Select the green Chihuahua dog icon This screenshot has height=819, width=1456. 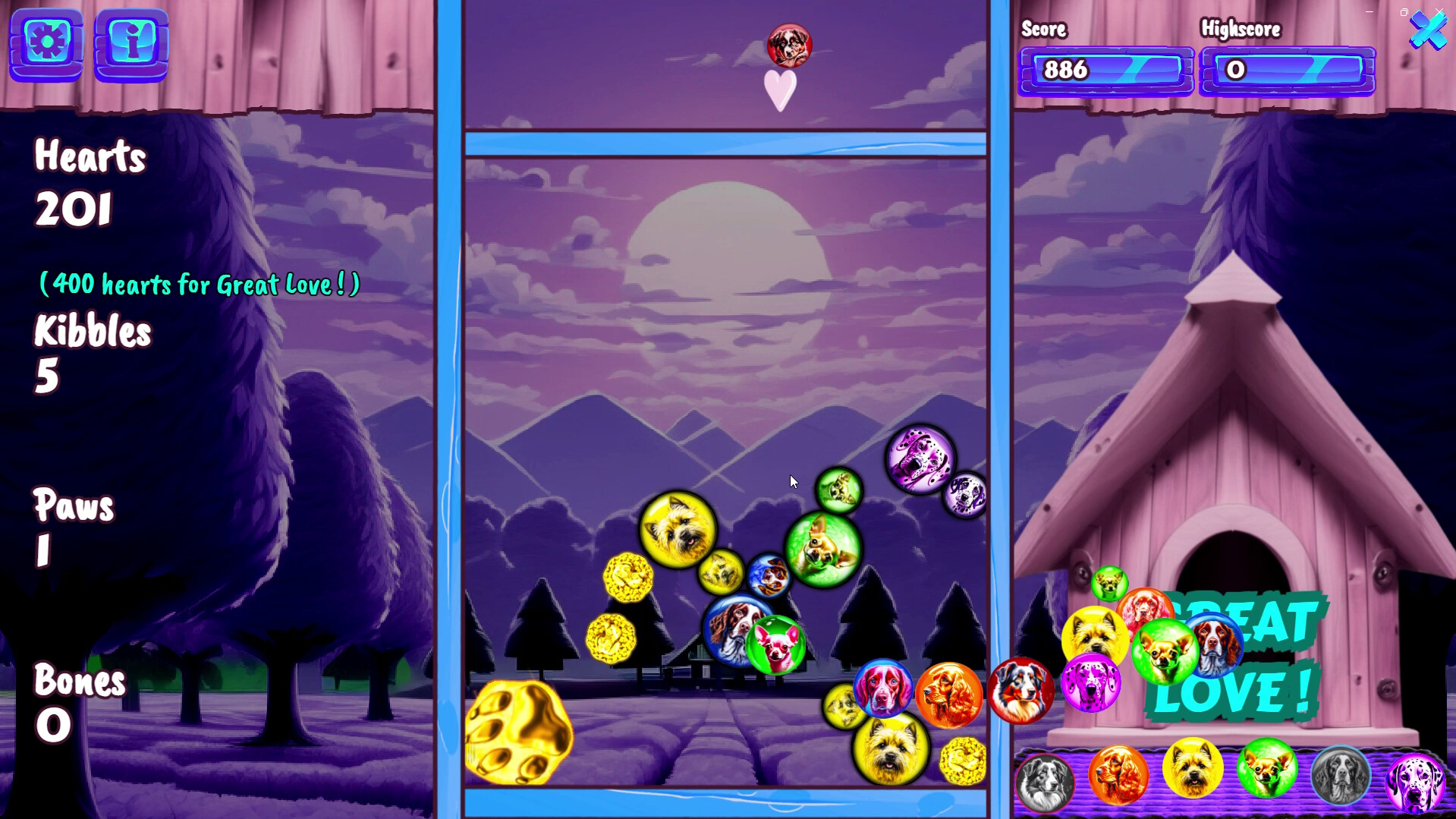pyautogui.click(x=1266, y=771)
